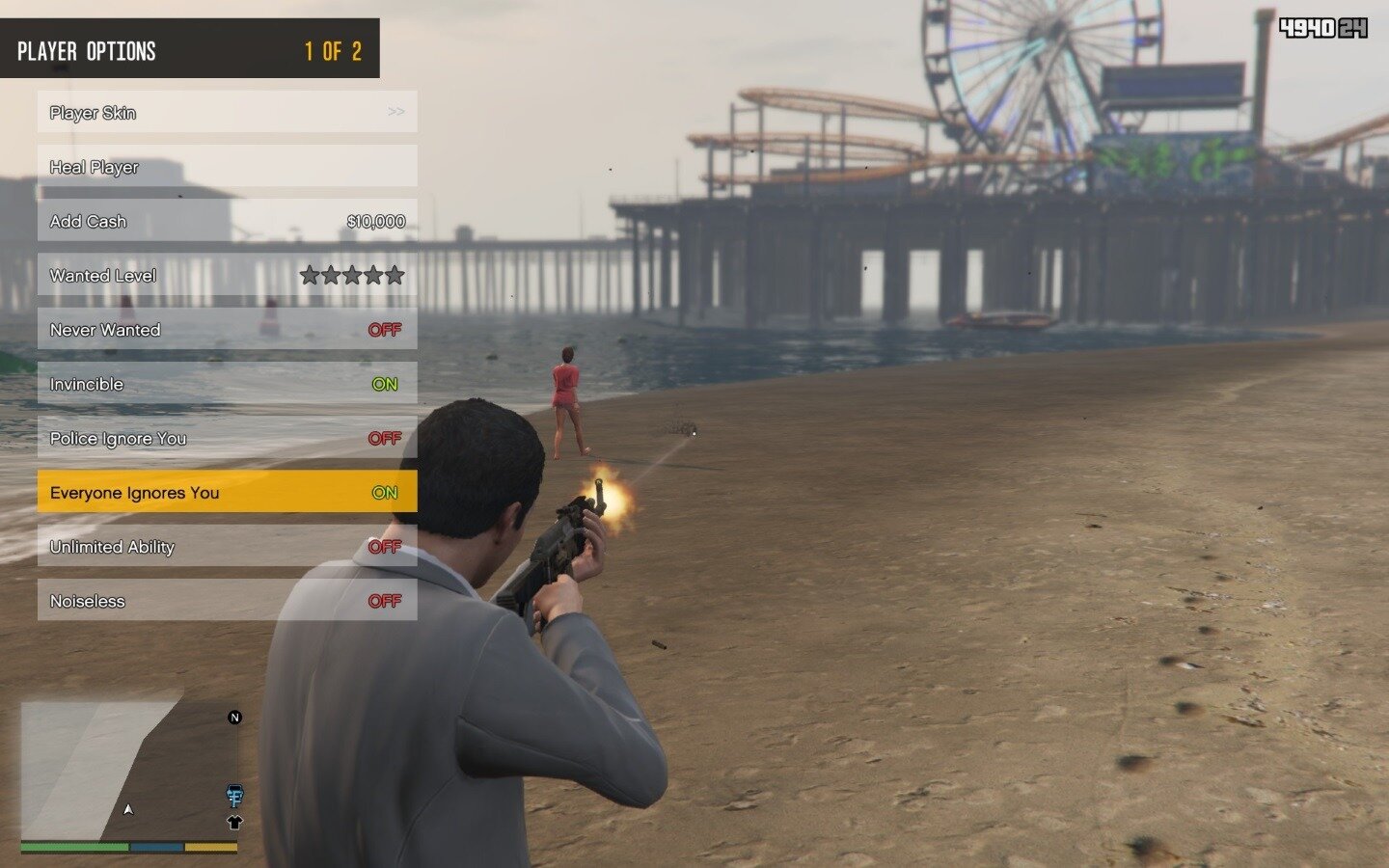Select the Wanted Level stars row
The width and height of the screenshot is (1389, 868).
tap(227, 276)
